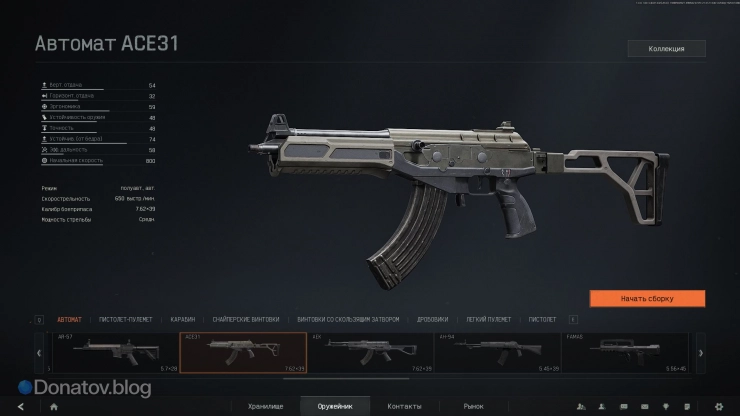Open the Рынок market tab
Screen dimensions: 740x416
tap(473, 406)
